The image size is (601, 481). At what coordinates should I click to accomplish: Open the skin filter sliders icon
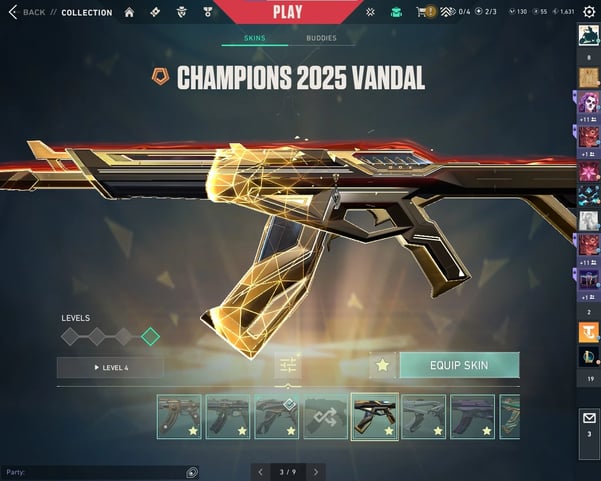(x=288, y=366)
